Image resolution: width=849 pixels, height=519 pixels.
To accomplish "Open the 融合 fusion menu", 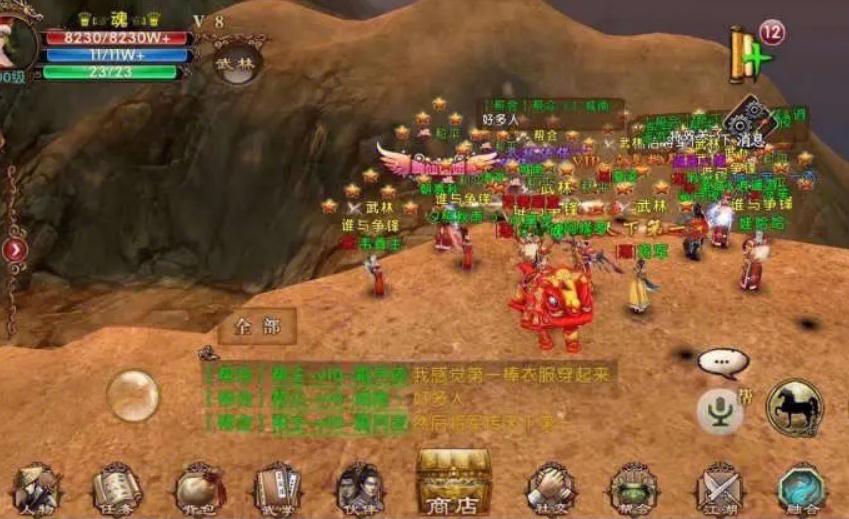I will tap(801, 488).
